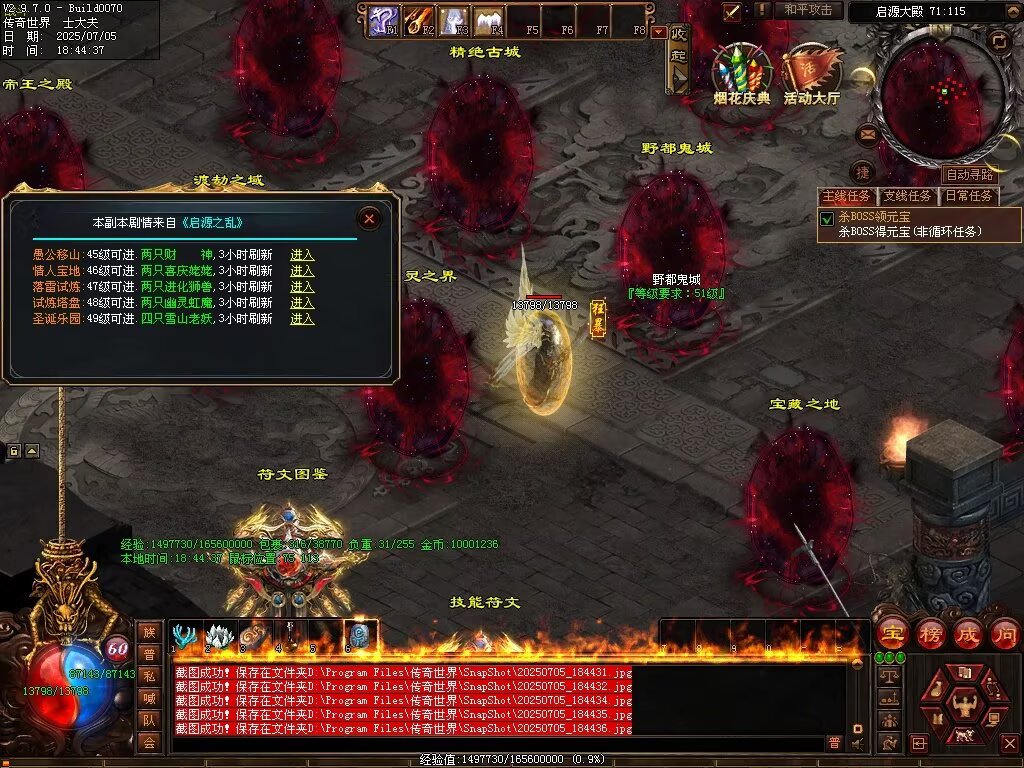Enter the 愚公移山 dungeon via 进入
The height and width of the screenshot is (768, 1024).
pos(302,255)
